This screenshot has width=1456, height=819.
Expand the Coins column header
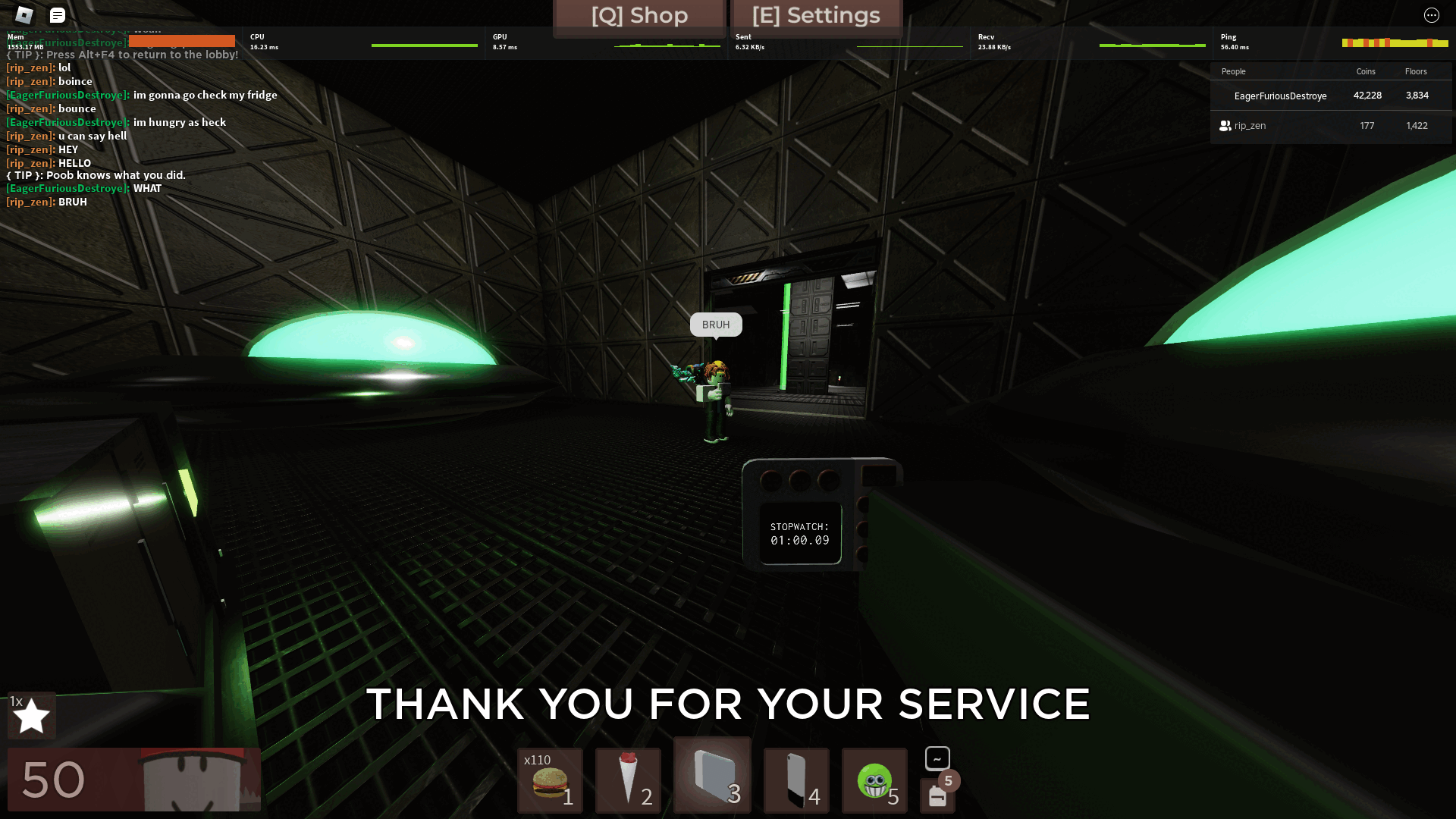[1365, 71]
